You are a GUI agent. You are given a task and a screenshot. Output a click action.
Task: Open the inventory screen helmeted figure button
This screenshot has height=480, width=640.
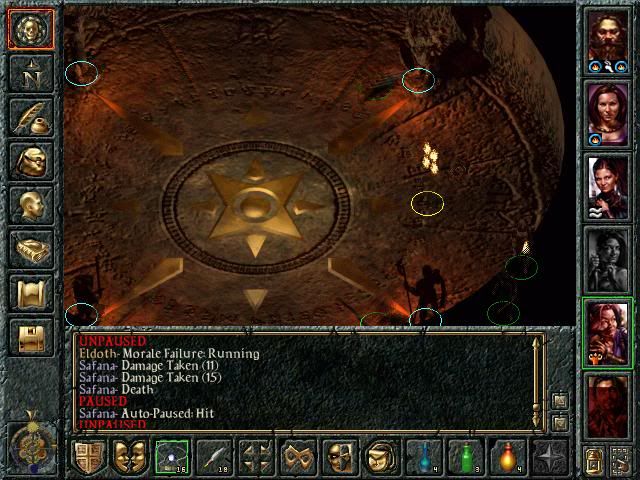[30, 161]
